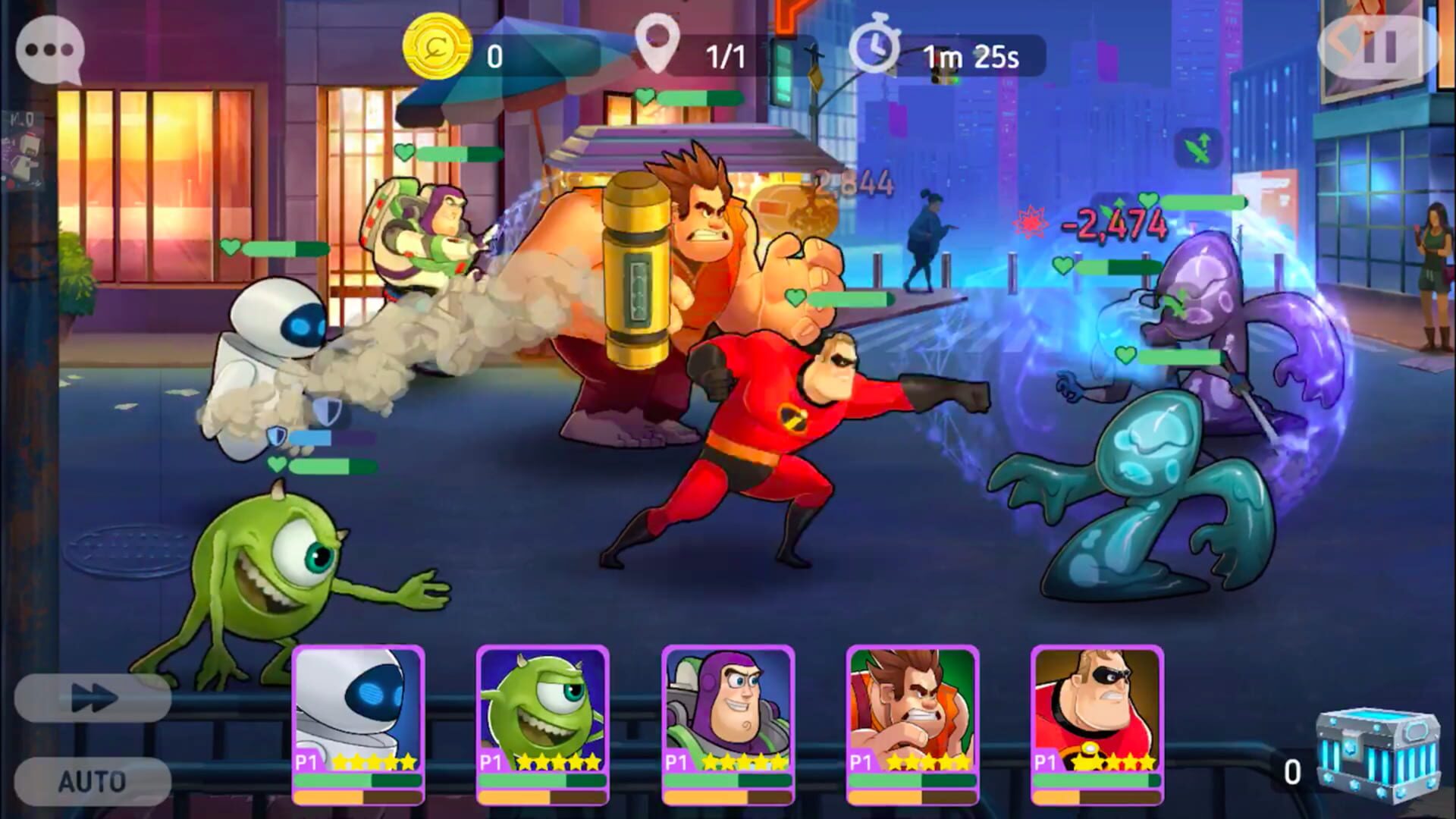Pause the battle
This screenshot has width=1456, height=819.
(1378, 49)
